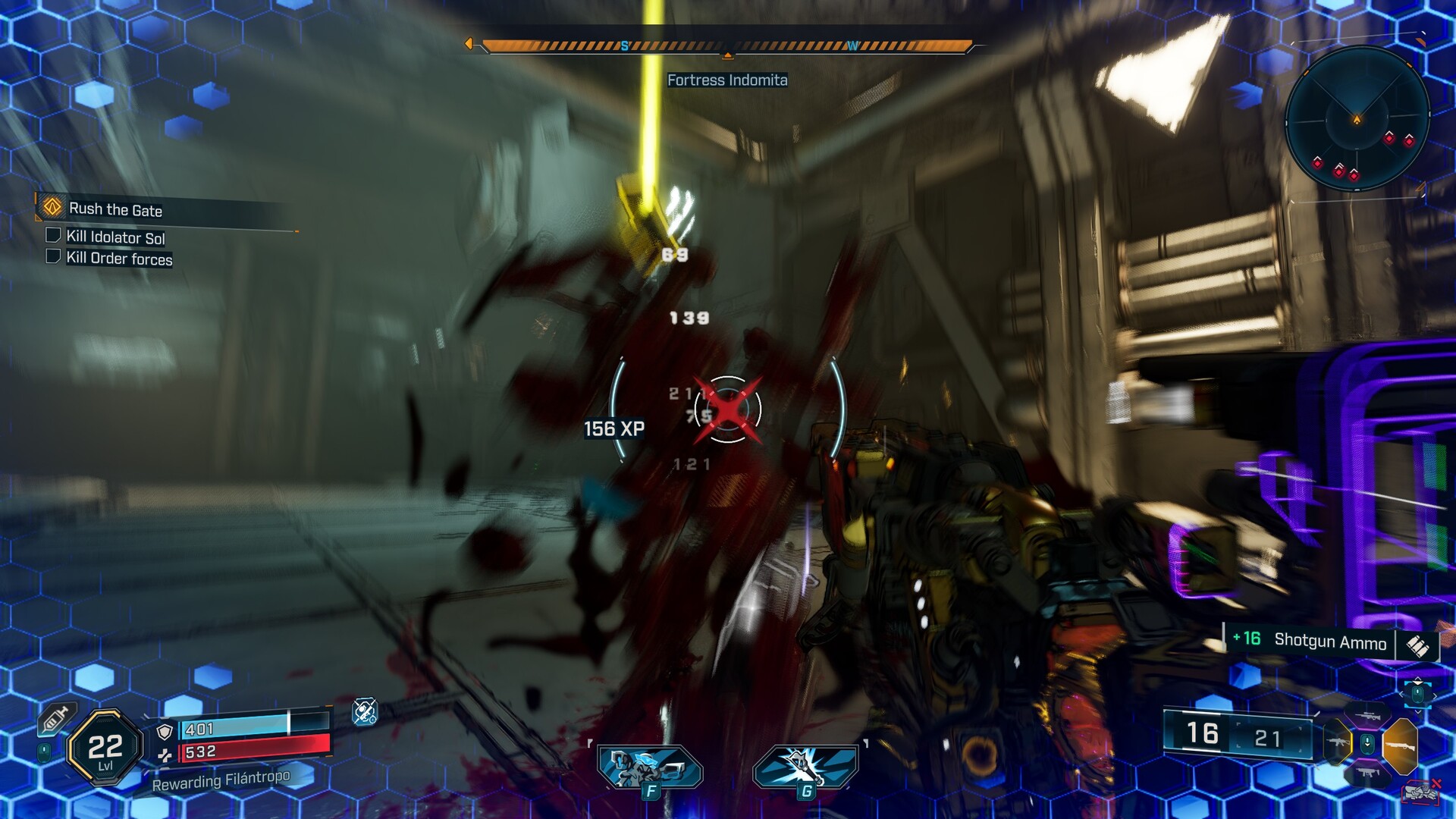Activate the glowing axe melee ability

click(x=805, y=767)
